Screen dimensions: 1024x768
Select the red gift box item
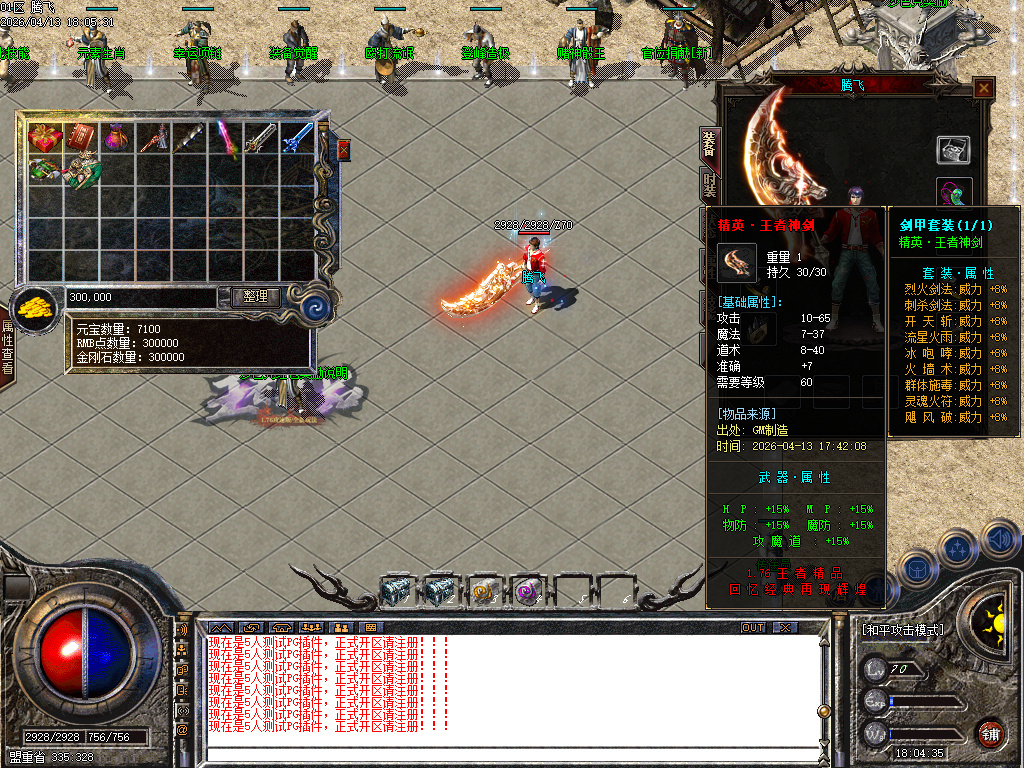pyautogui.click(x=45, y=137)
